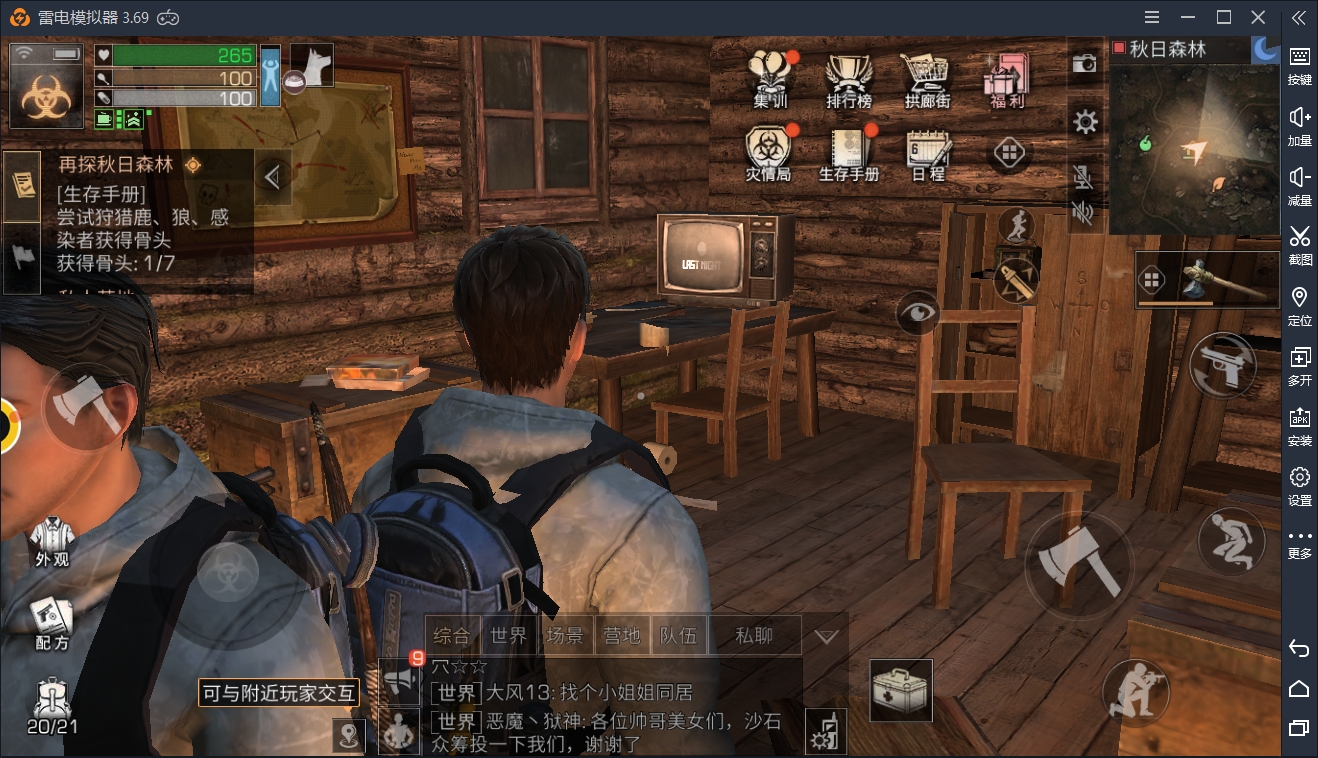The width and height of the screenshot is (1318, 758).
Task: Open the 配方 recipes menu
Action: click(x=52, y=624)
